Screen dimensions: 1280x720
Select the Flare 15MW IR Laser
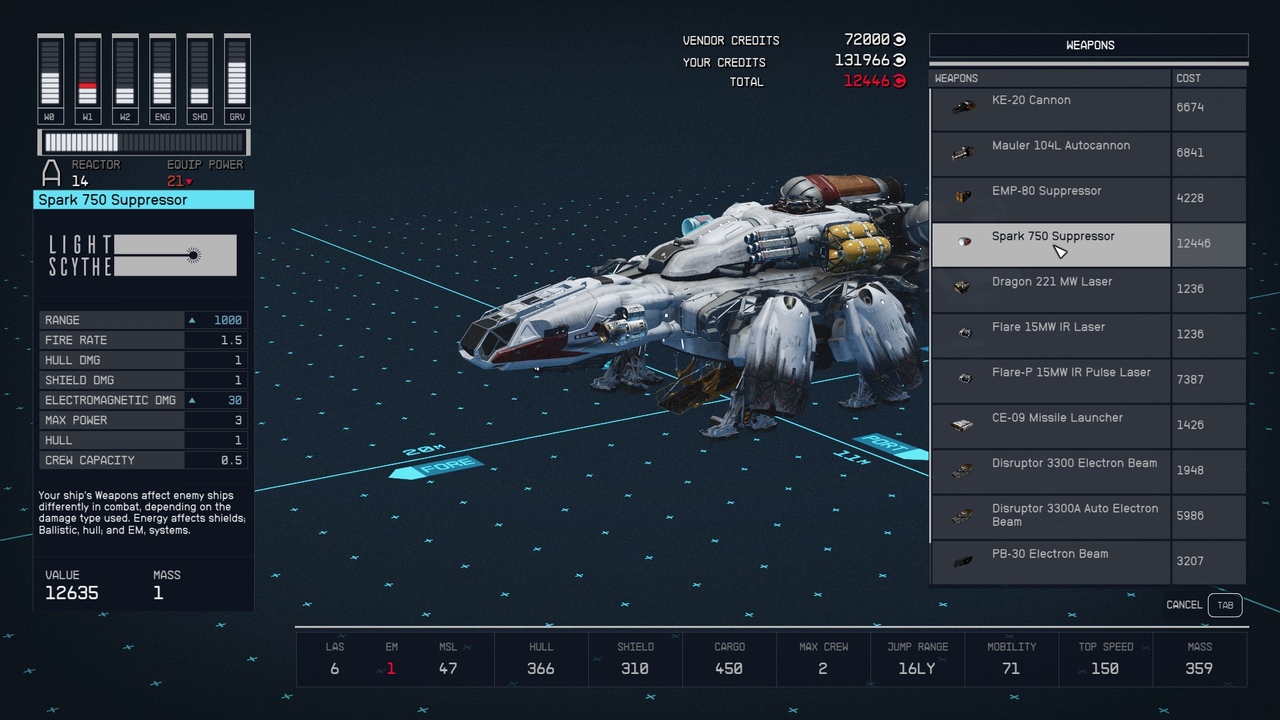click(x=1050, y=334)
